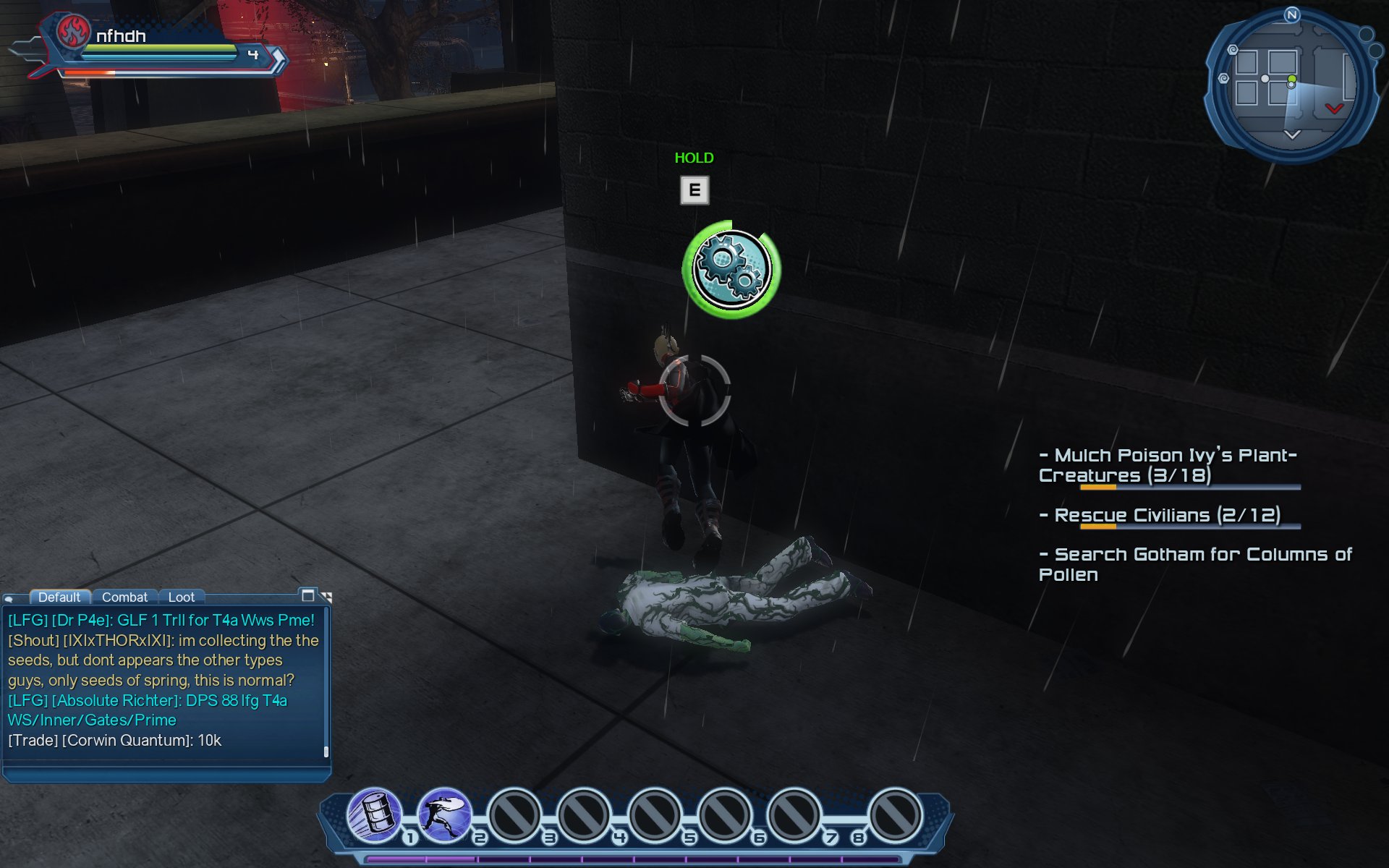Activate the barrel throw ability in slot 1
The image size is (1389, 868).
click(x=375, y=815)
